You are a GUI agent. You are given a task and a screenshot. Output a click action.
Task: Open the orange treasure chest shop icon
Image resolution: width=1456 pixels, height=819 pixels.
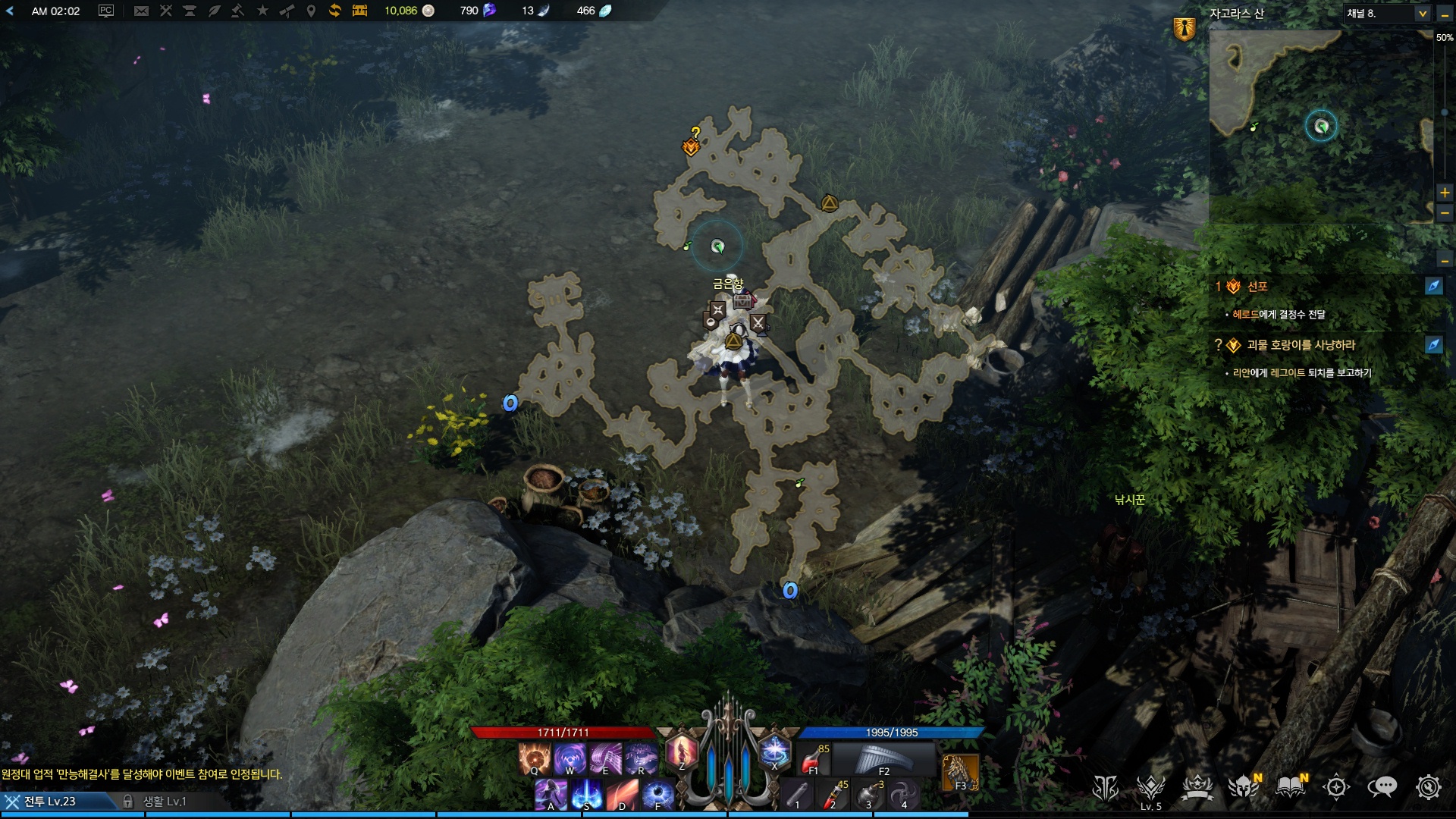(x=359, y=11)
